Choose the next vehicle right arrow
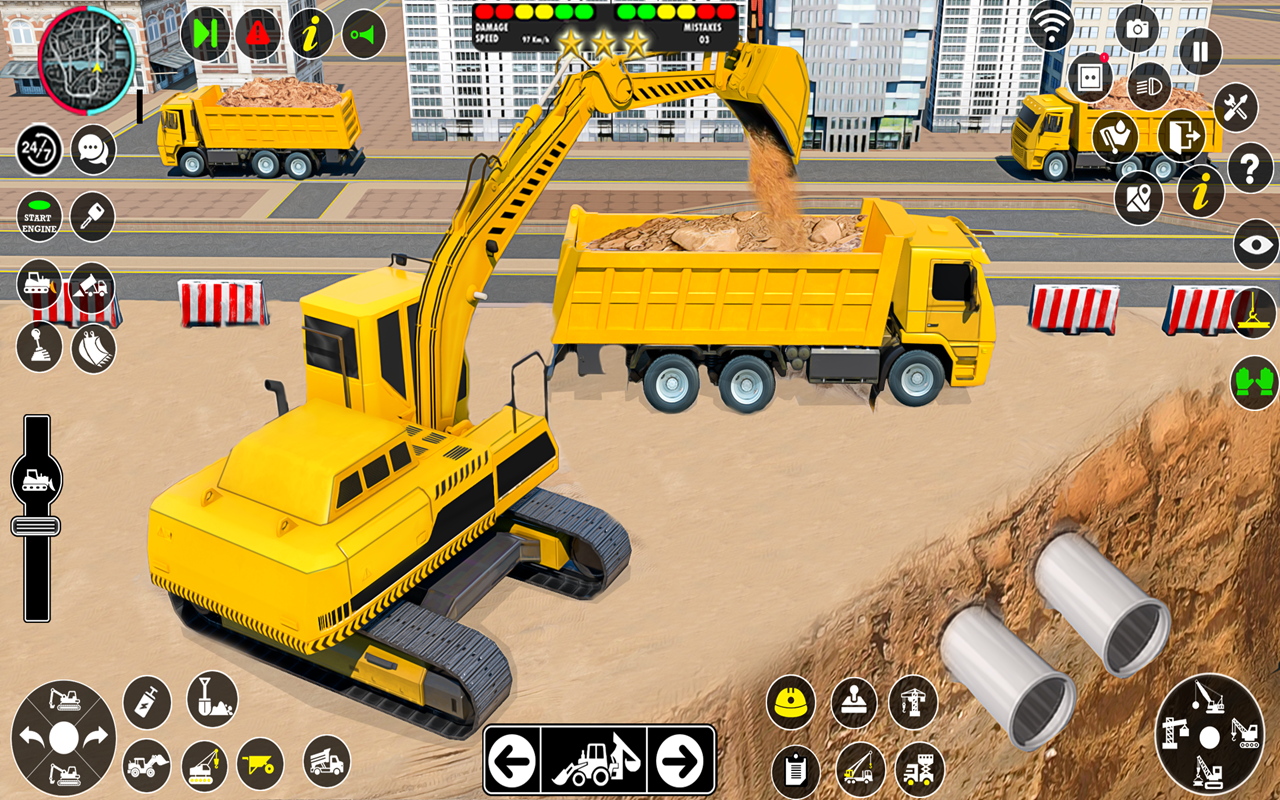Screen dimensions: 1280x800 point(682,761)
